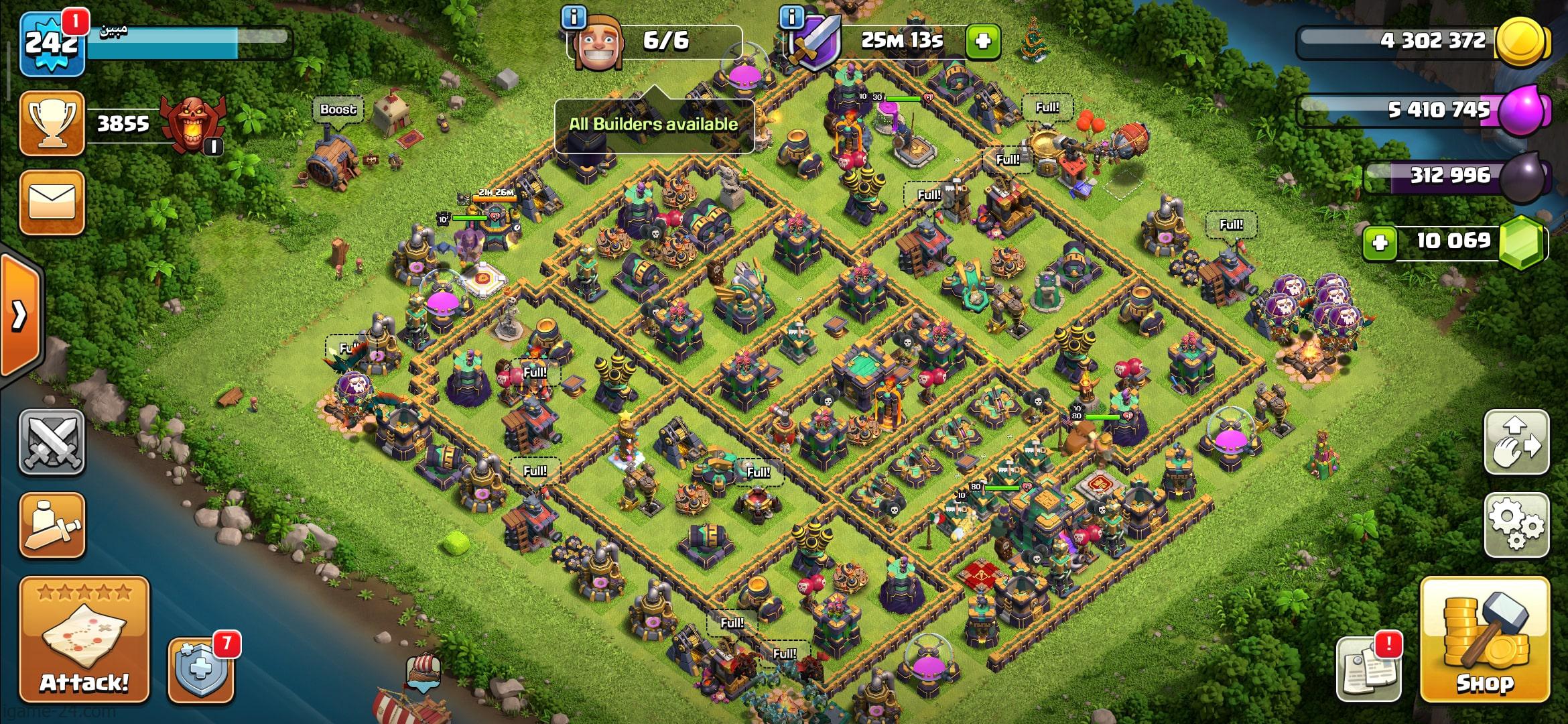Open the layout editor hand button
The height and width of the screenshot is (724, 1568).
[1517, 442]
